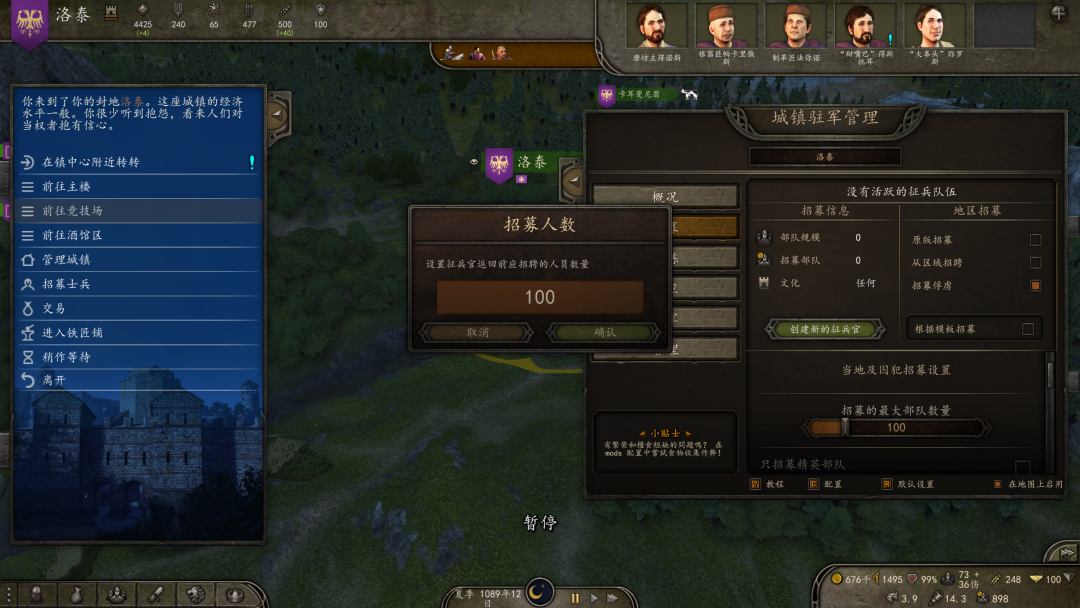This screenshot has width=1080, height=608.
Task: Confirm the recruit count with 确认
Action: point(605,333)
